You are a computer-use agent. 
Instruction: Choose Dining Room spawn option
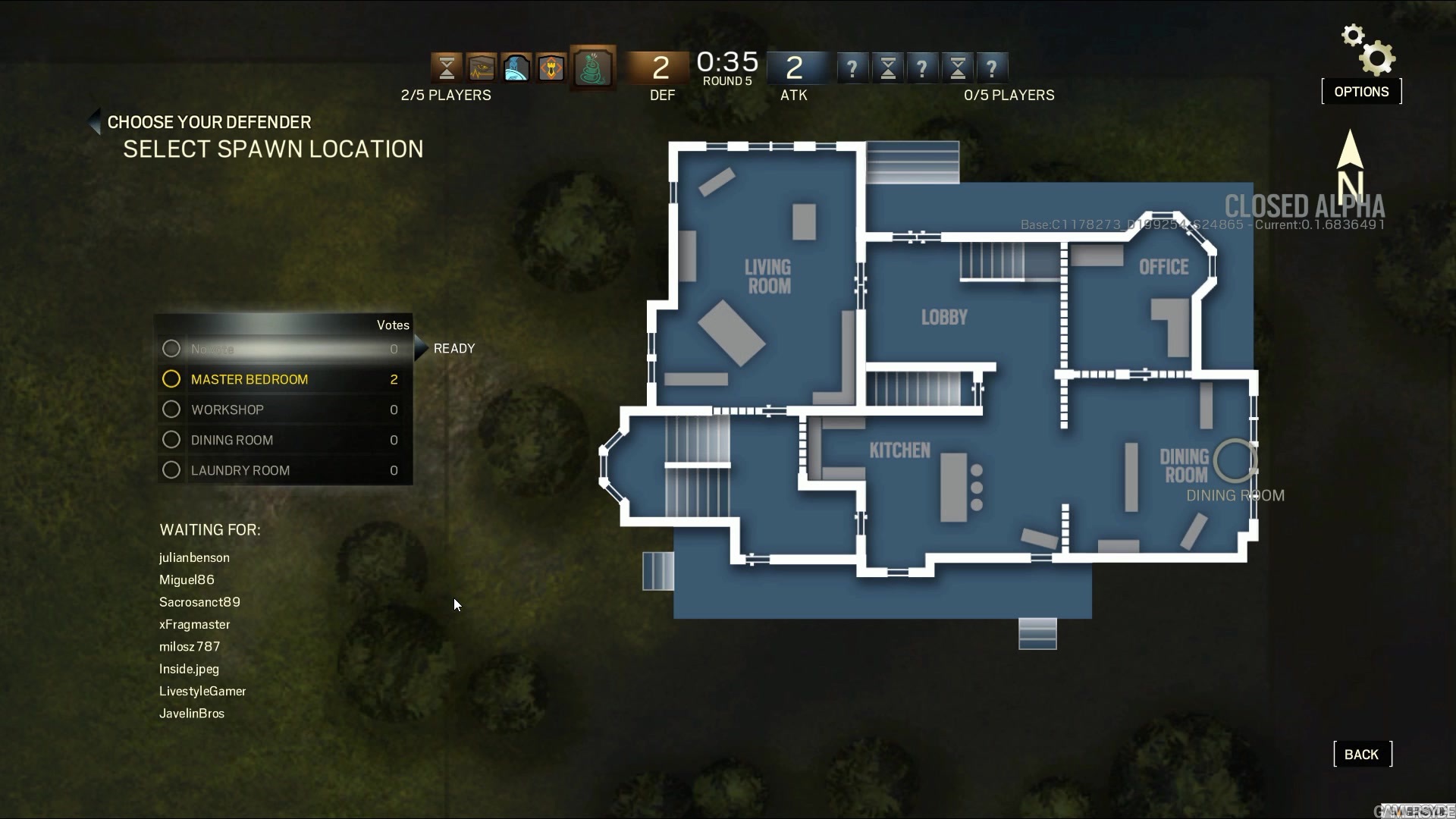[x=232, y=440]
